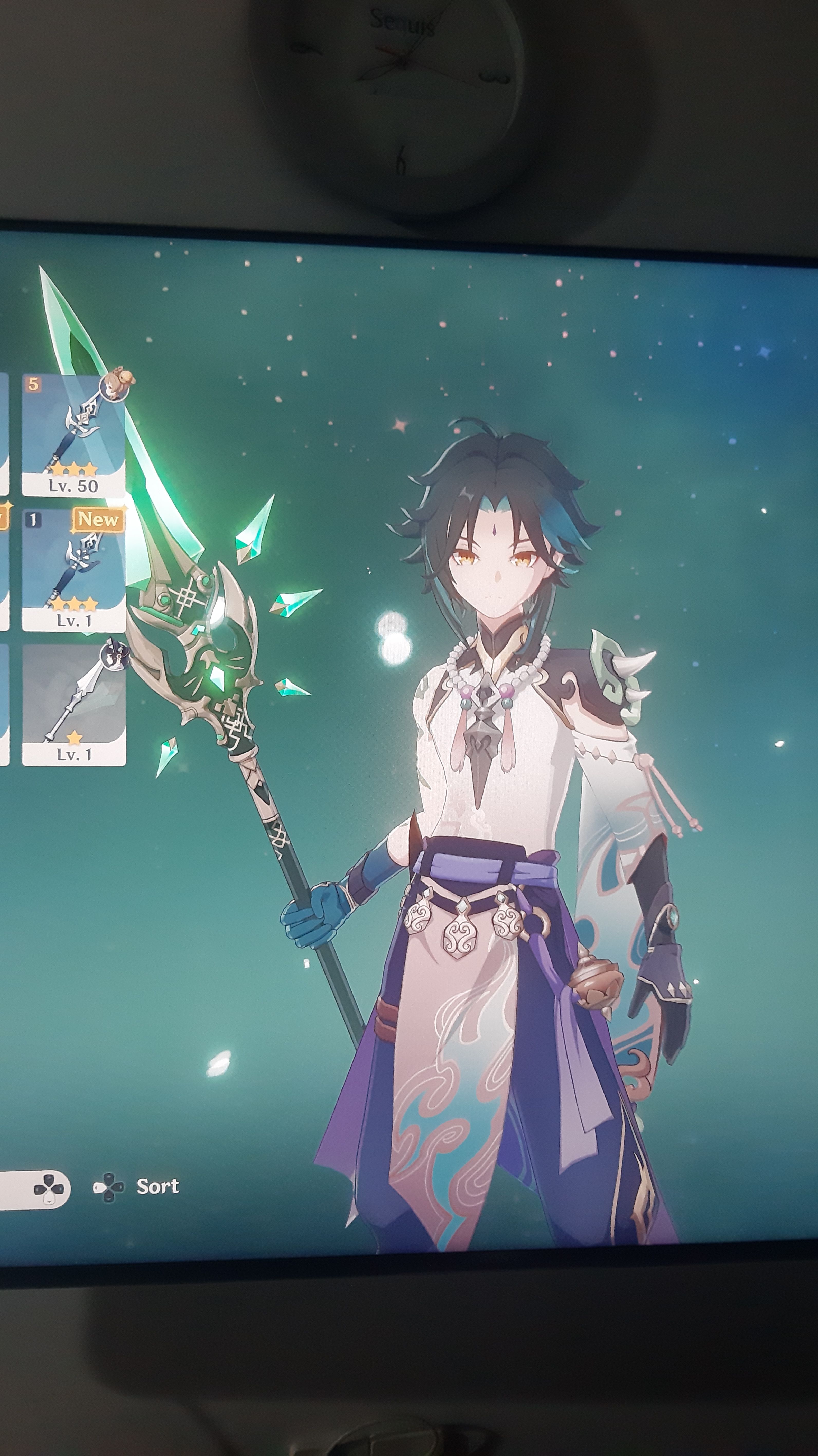
Task: Click the New tag on the three-star polearm
Action: pyautogui.click(x=98, y=521)
